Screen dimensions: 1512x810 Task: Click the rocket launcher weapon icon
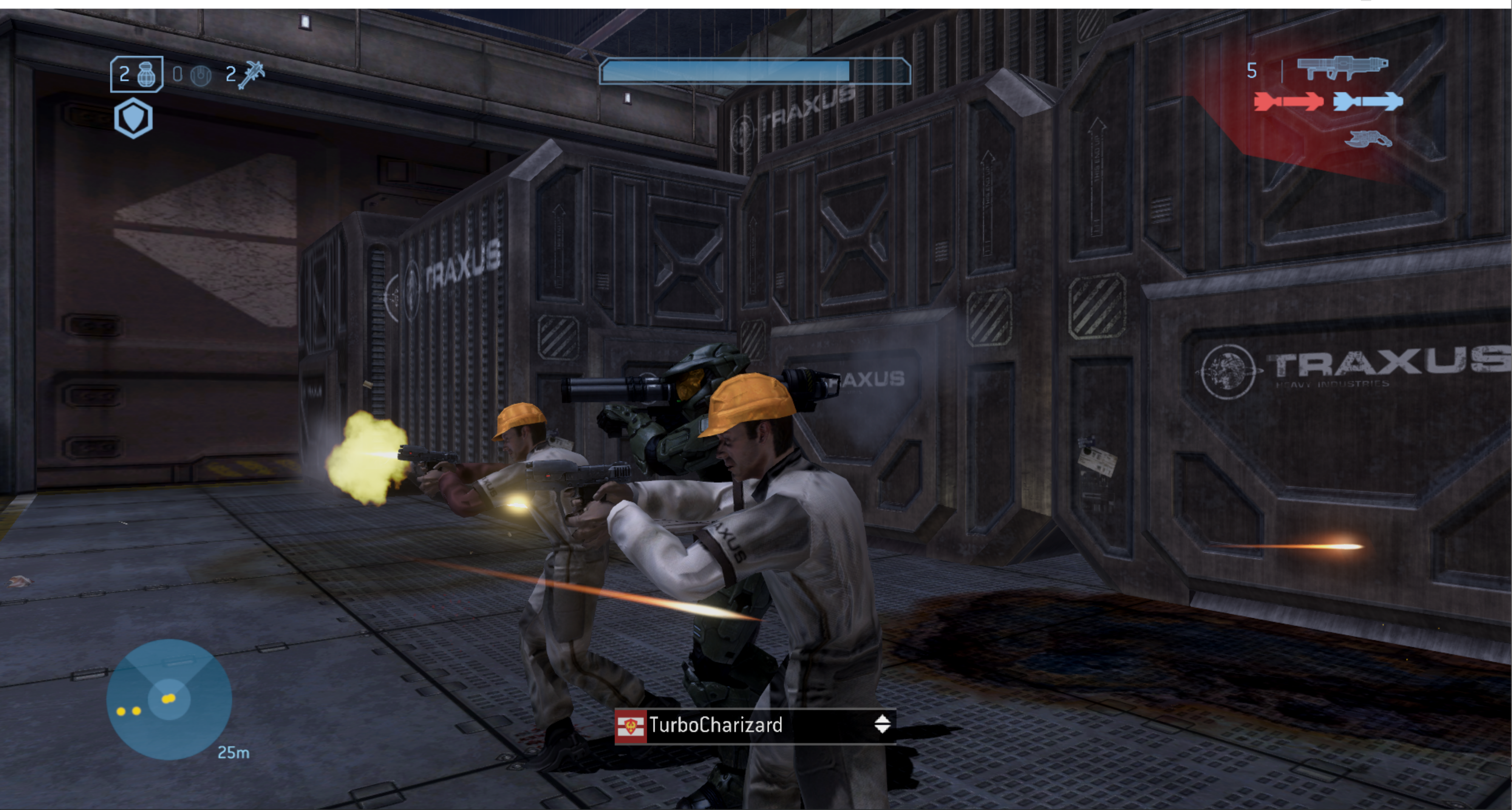point(1342,68)
